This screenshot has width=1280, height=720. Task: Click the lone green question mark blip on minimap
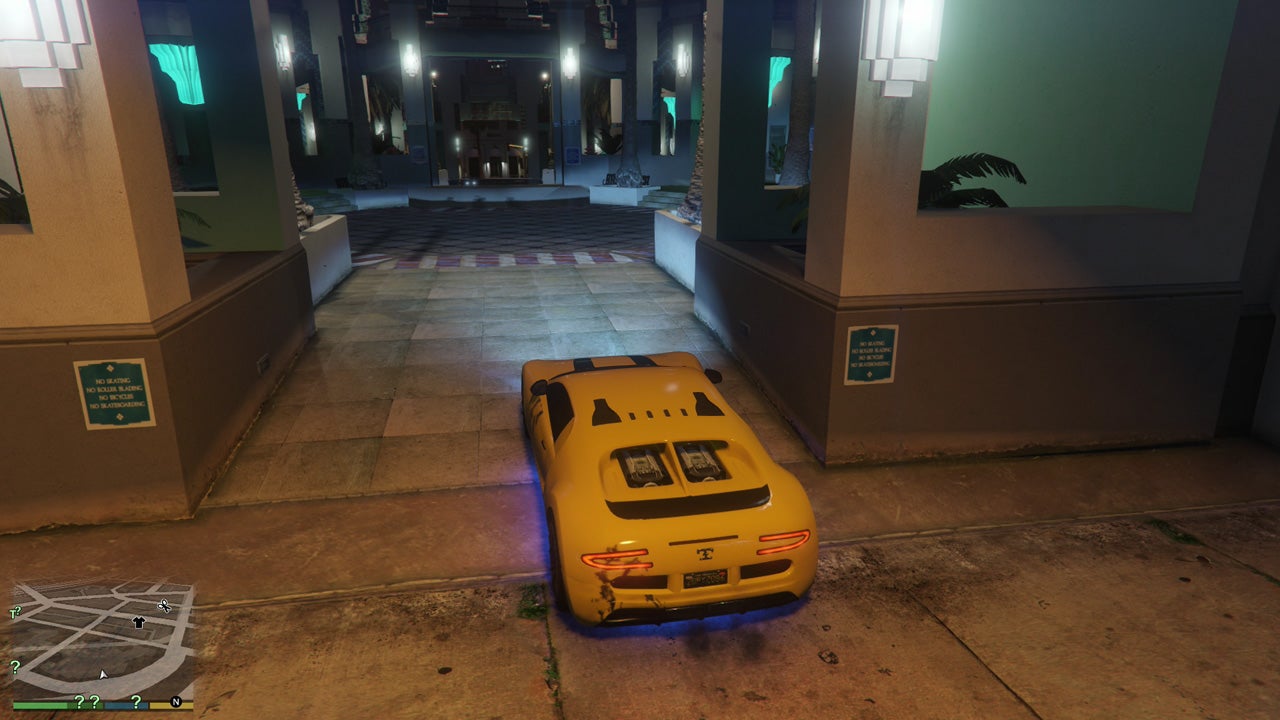pyautogui.click(x=15, y=667)
